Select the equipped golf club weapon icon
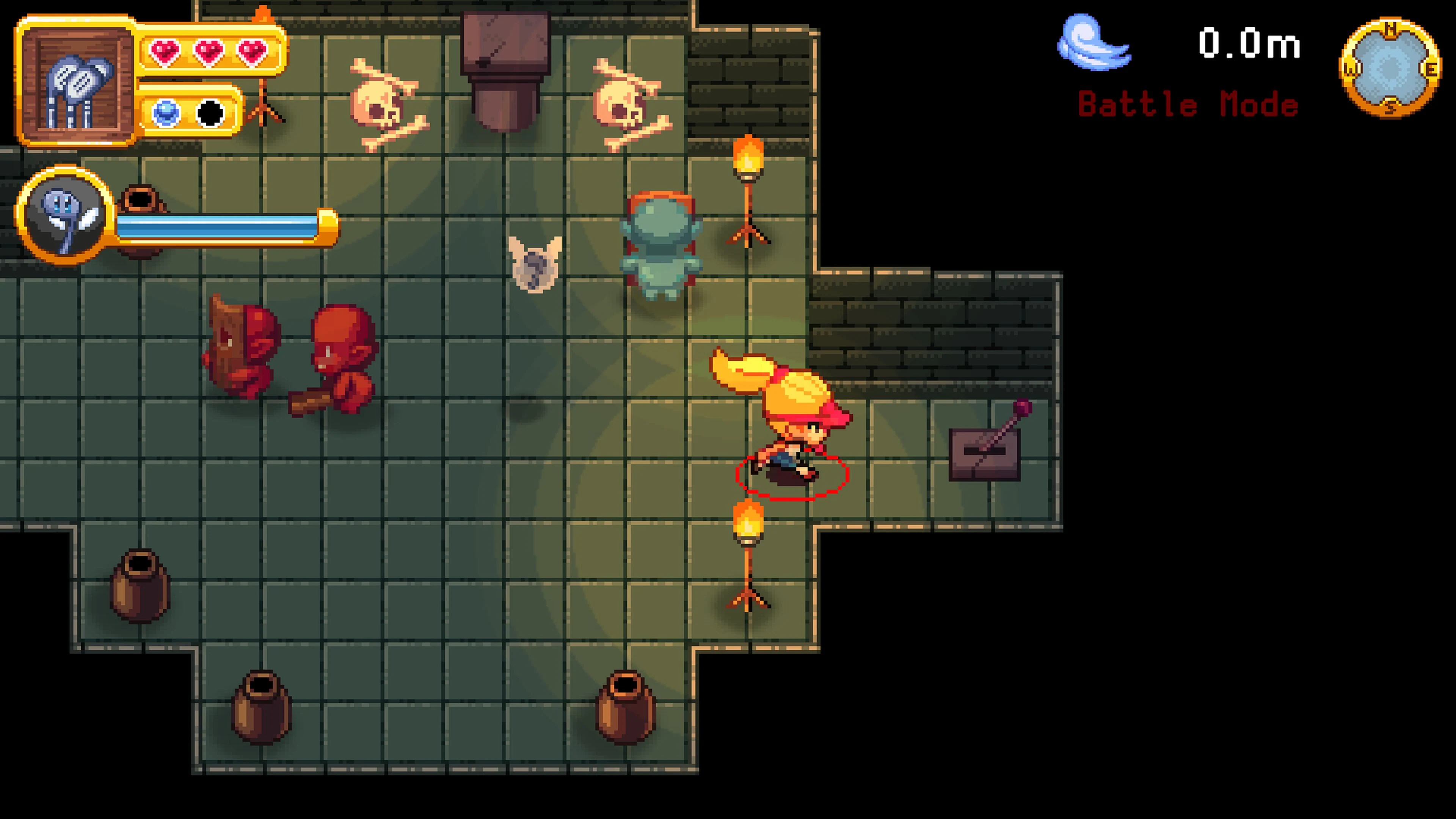Image resolution: width=1456 pixels, height=819 pixels. pyautogui.click(x=79, y=84)
